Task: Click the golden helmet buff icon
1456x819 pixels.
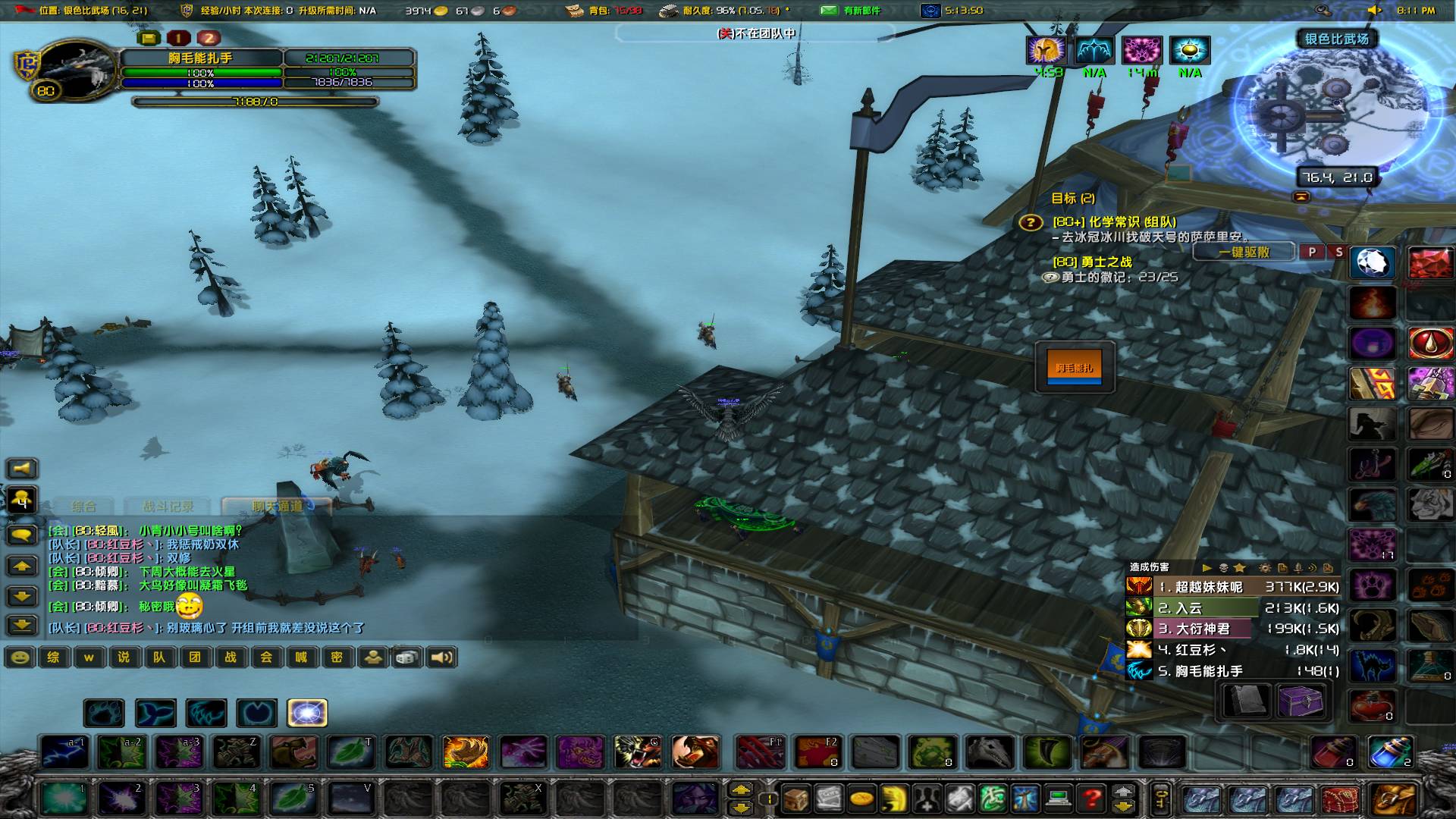Action: pyautogui.click(x=1046, y=51)
